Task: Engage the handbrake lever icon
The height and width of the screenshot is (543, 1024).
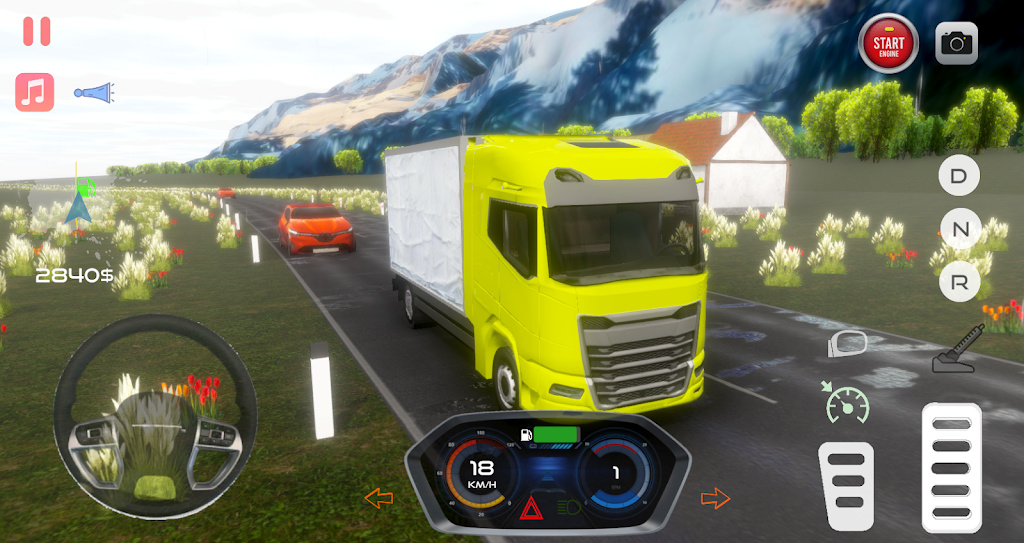Action: pos(959,350)
